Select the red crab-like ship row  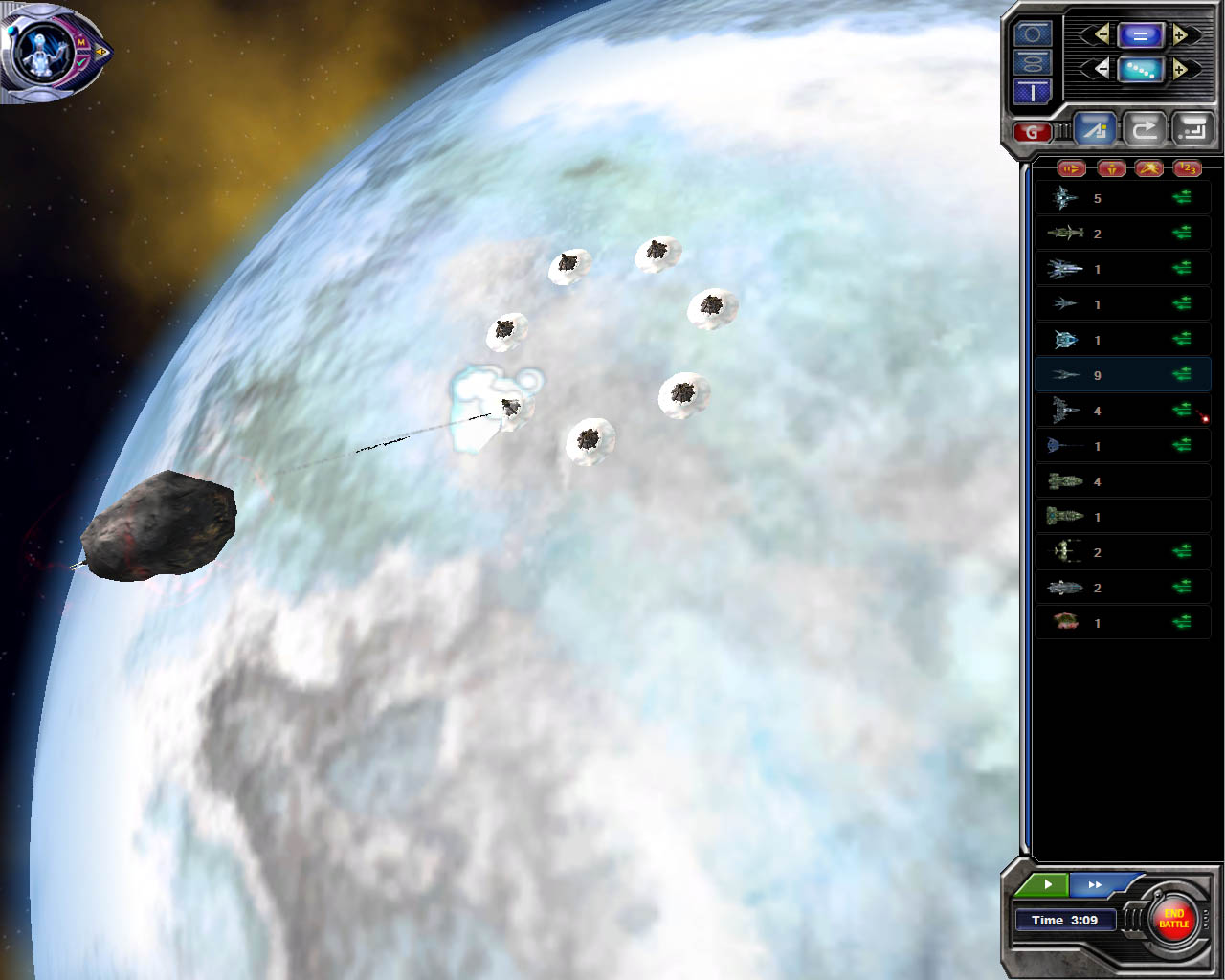point(1123,623)
